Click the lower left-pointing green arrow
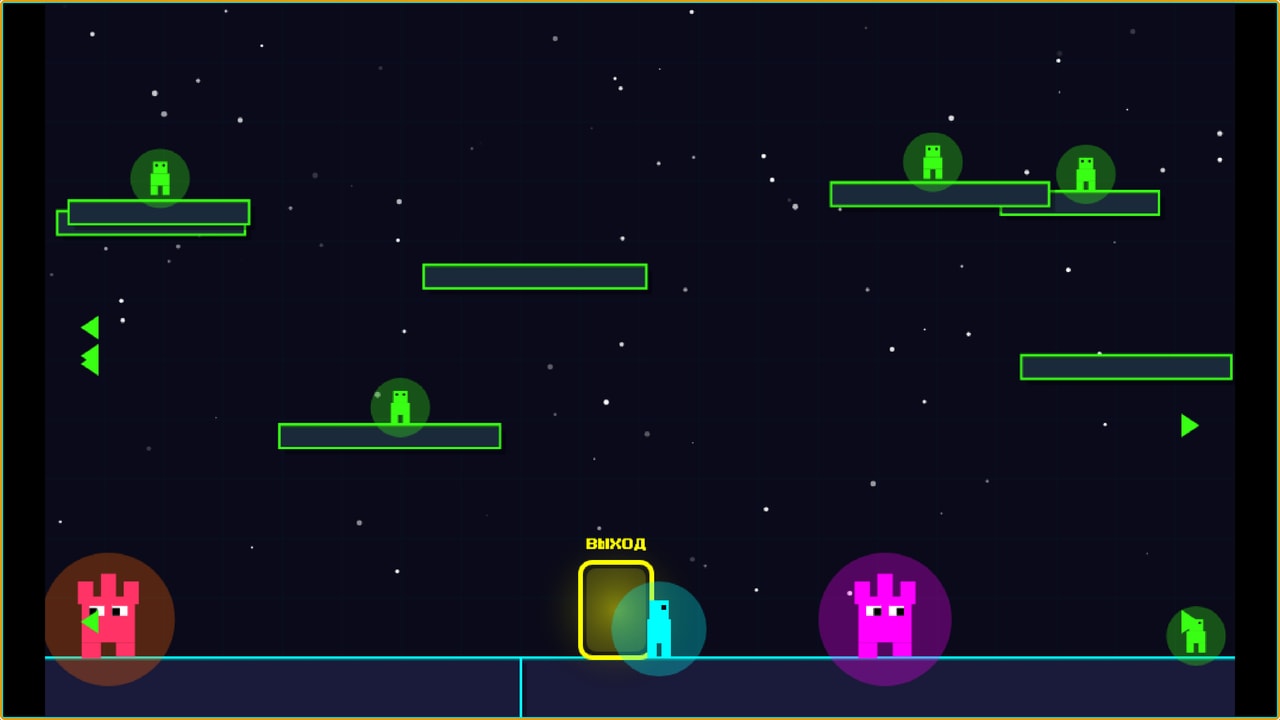 tap(92, 358)
